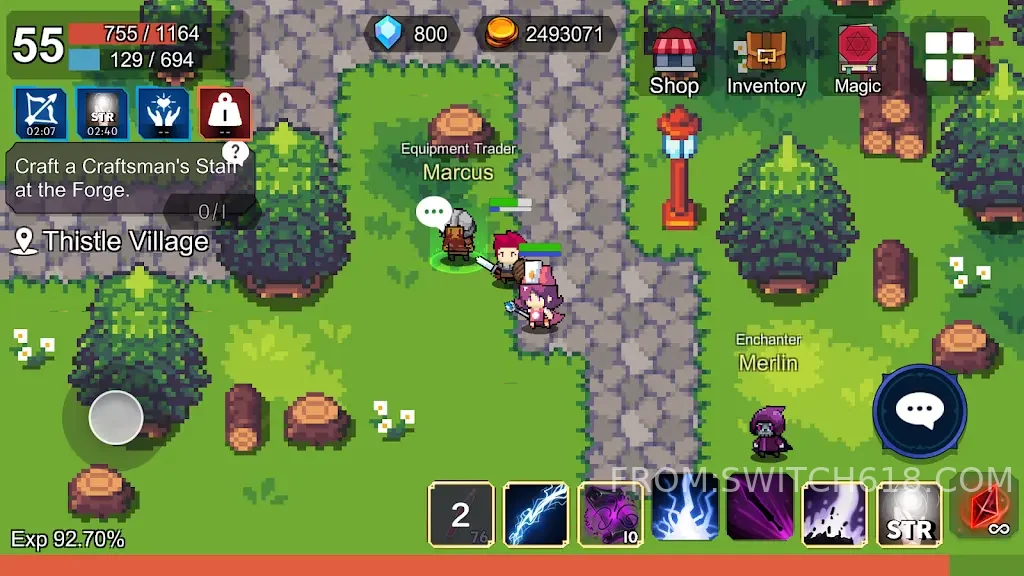This screenshot has height=576, width=1024.
Task: Use the red crystal item slot
Action: tap(986, 514)
